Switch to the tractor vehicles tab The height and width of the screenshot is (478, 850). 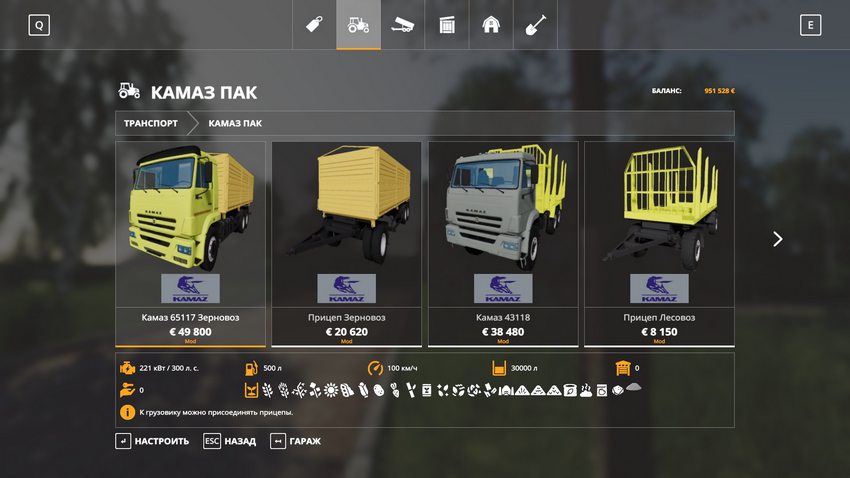(x=358, y=25)
